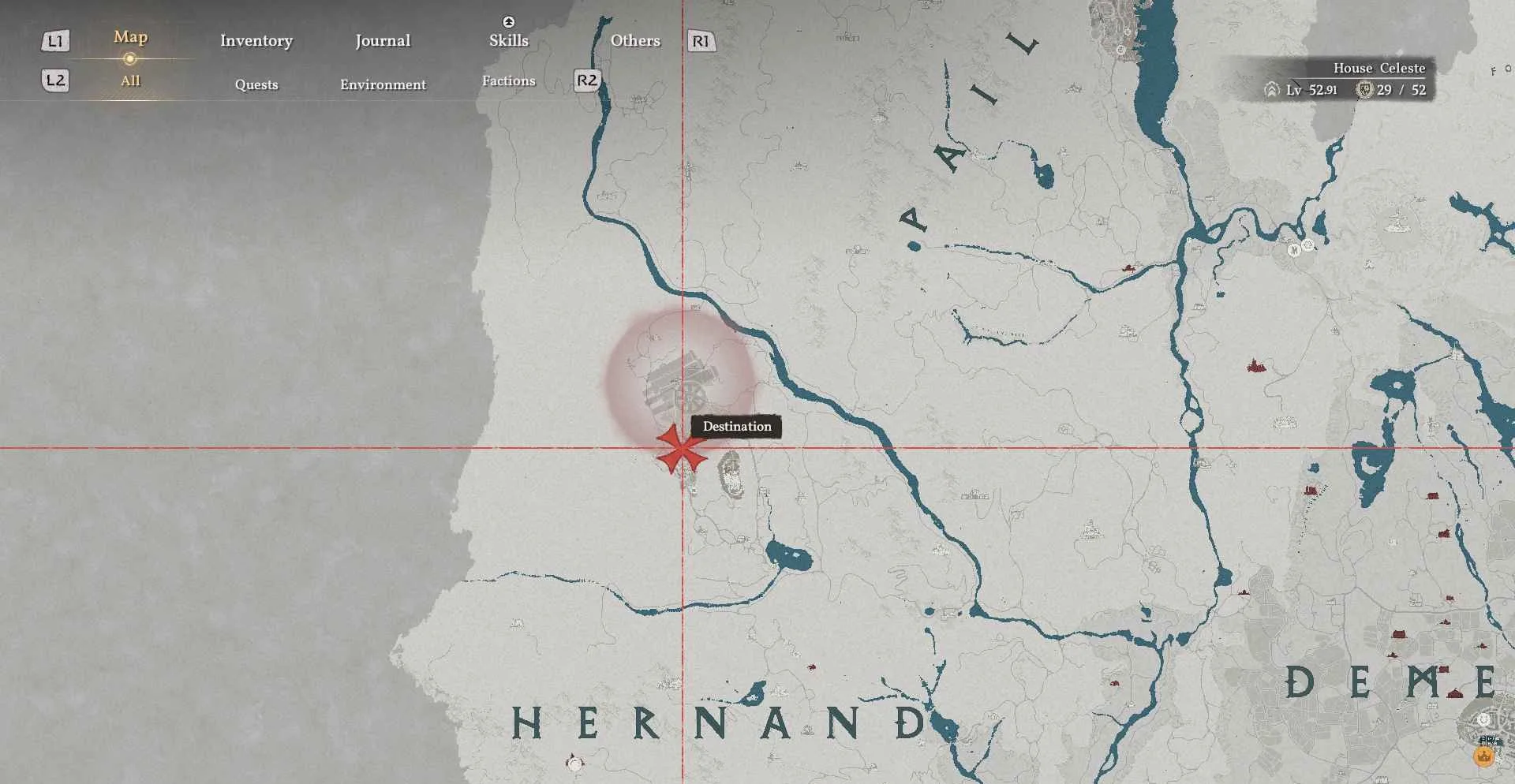
Task: Choose the Environment map filter
Action: [x=383, y=84]
